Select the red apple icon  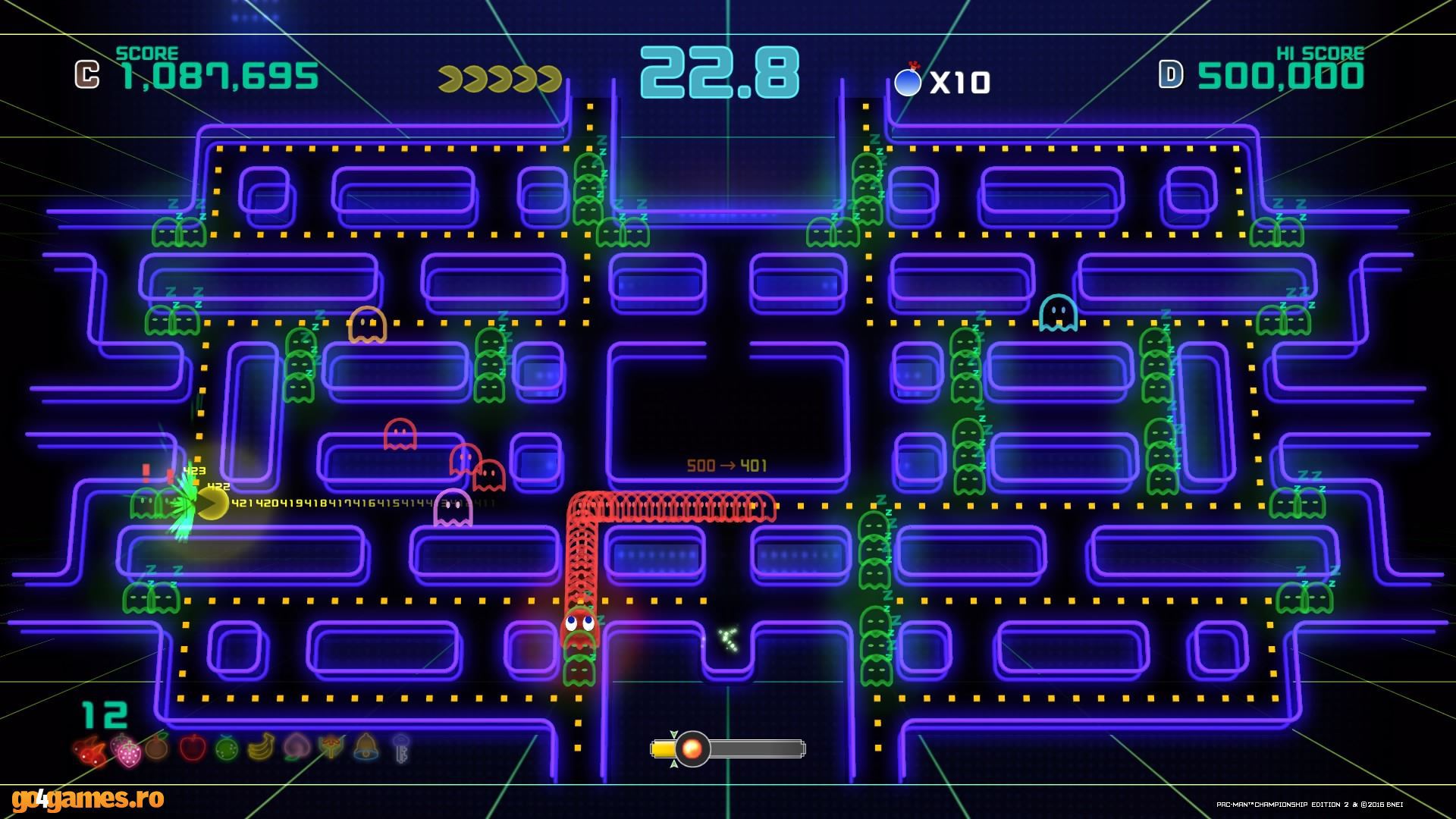click(x=193, y=748)
